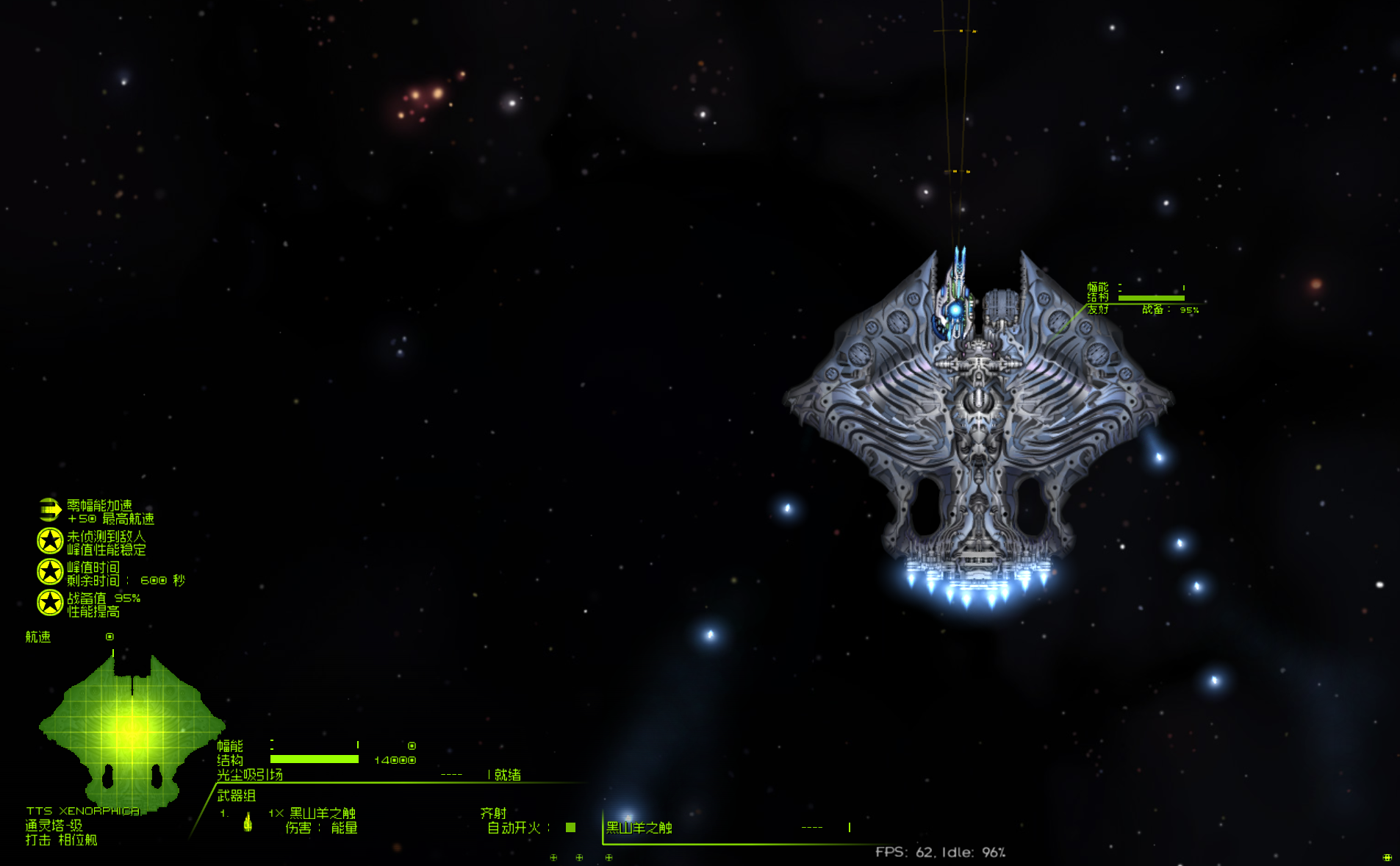The width and height of the screenshot is (1400, 866).
Task: Click the 战备值 95% star status icon
Action: point(50,603)
